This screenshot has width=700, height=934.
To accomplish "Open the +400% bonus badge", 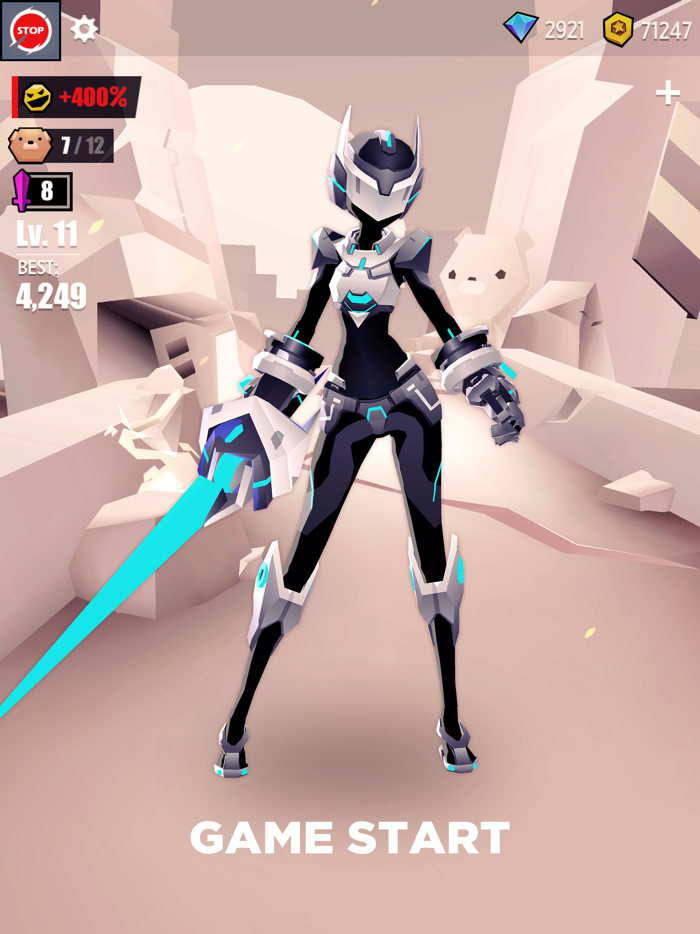I will [x=77, y=97].
